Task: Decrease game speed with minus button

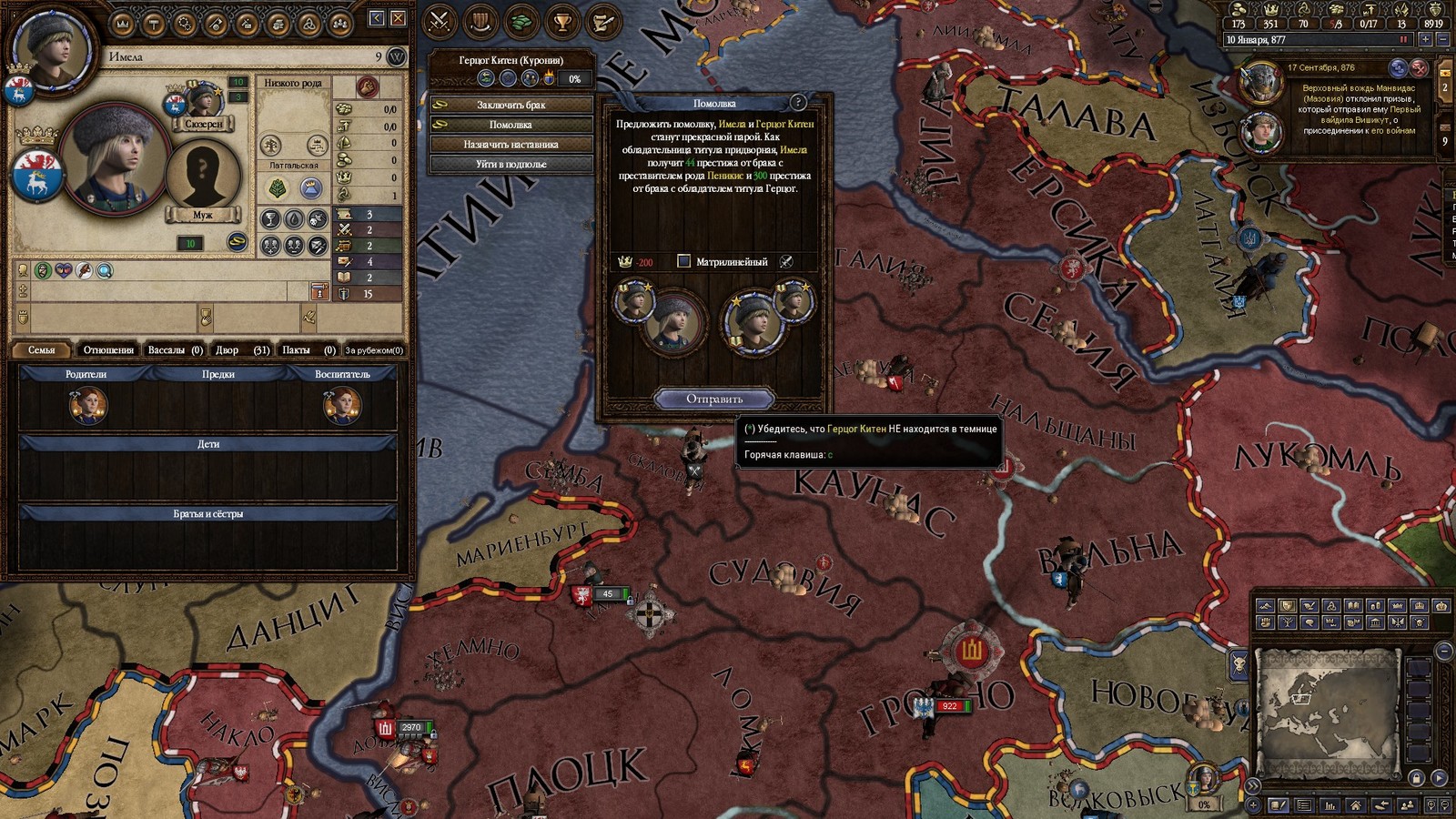Action: [1442, 40]
